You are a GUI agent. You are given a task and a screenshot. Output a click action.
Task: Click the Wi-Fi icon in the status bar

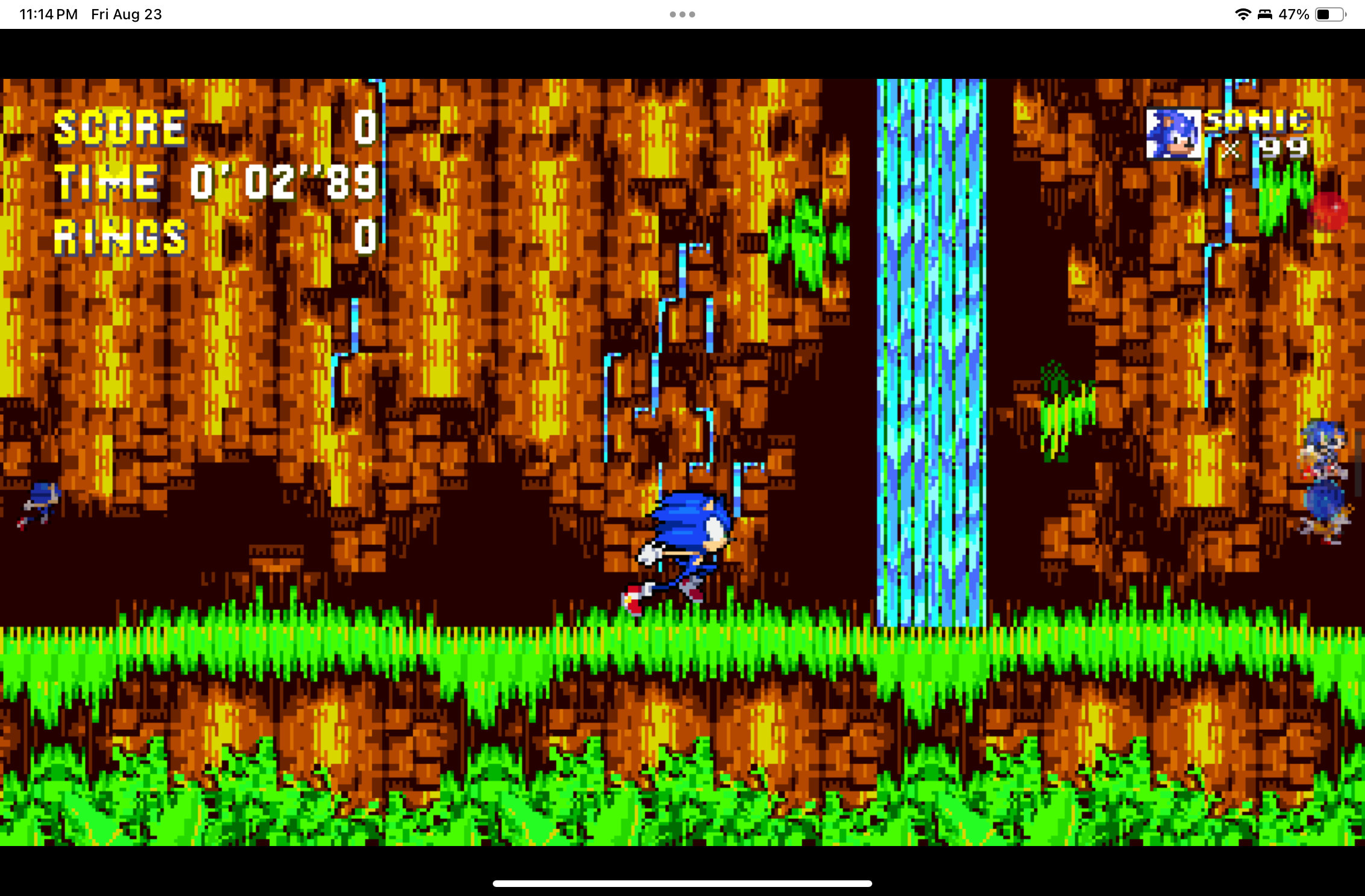tap(1243, 13)
